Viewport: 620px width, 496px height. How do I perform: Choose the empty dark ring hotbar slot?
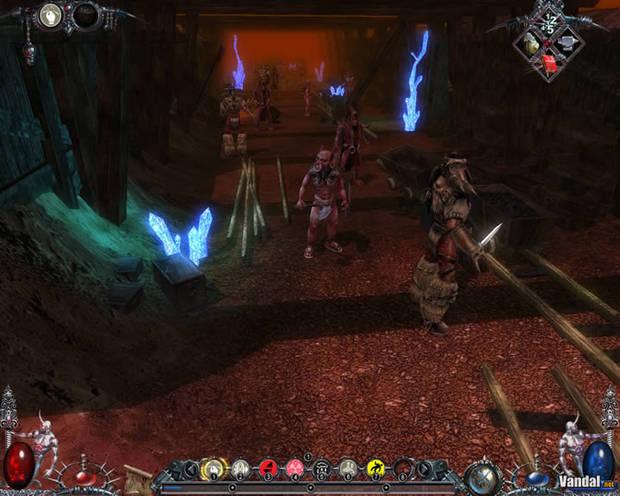[403, 468]
